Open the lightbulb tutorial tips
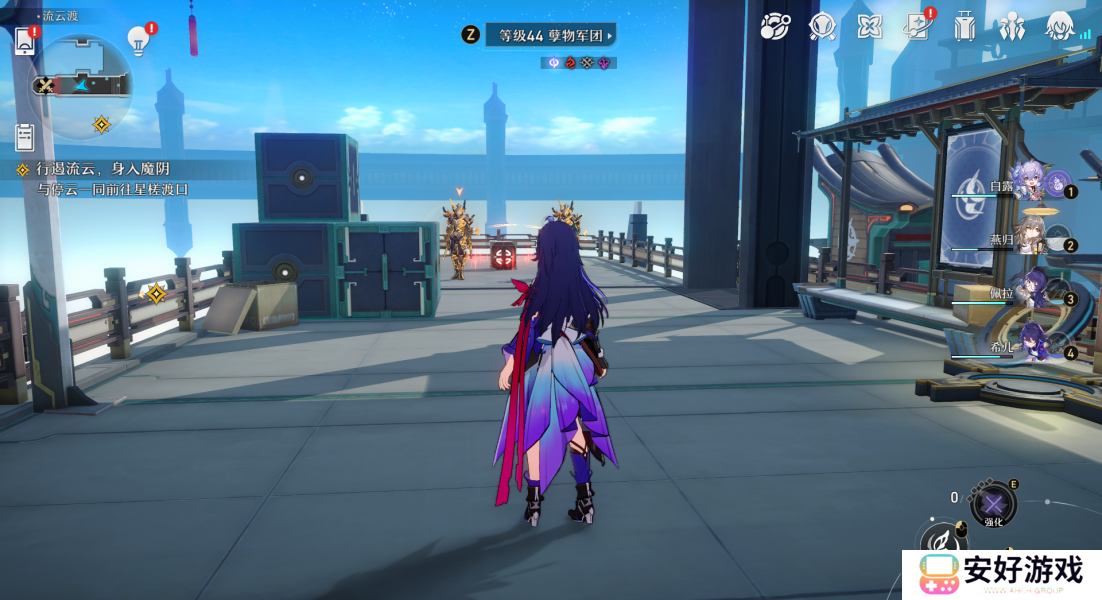Image resolution: width=1102 pixels, height=600 pixels. (x=138, y=40)
